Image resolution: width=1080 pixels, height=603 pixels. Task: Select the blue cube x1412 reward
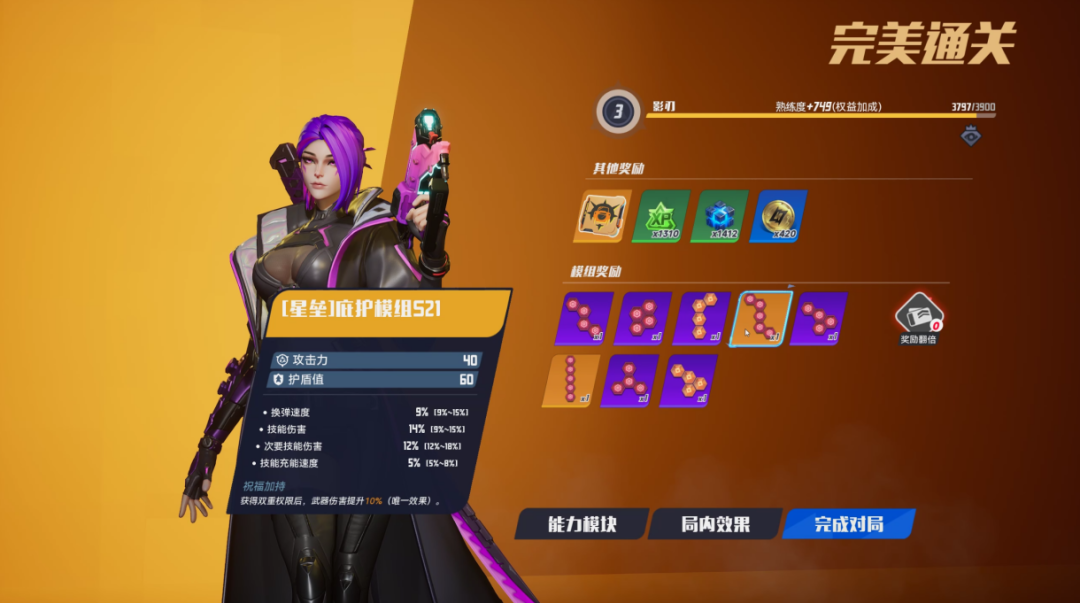pos(719,216)
